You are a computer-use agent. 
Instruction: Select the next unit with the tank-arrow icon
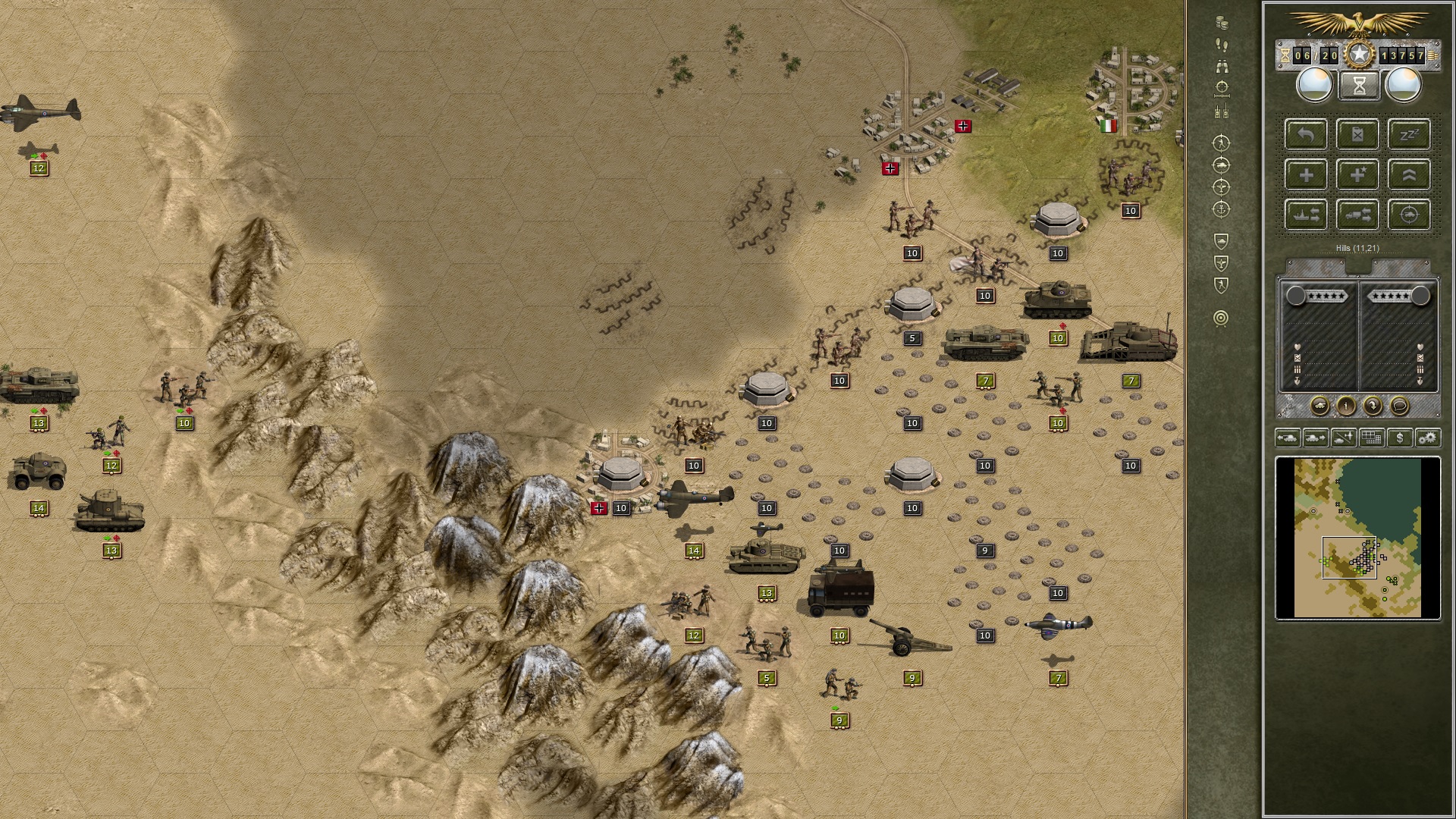click(1315, 438)
